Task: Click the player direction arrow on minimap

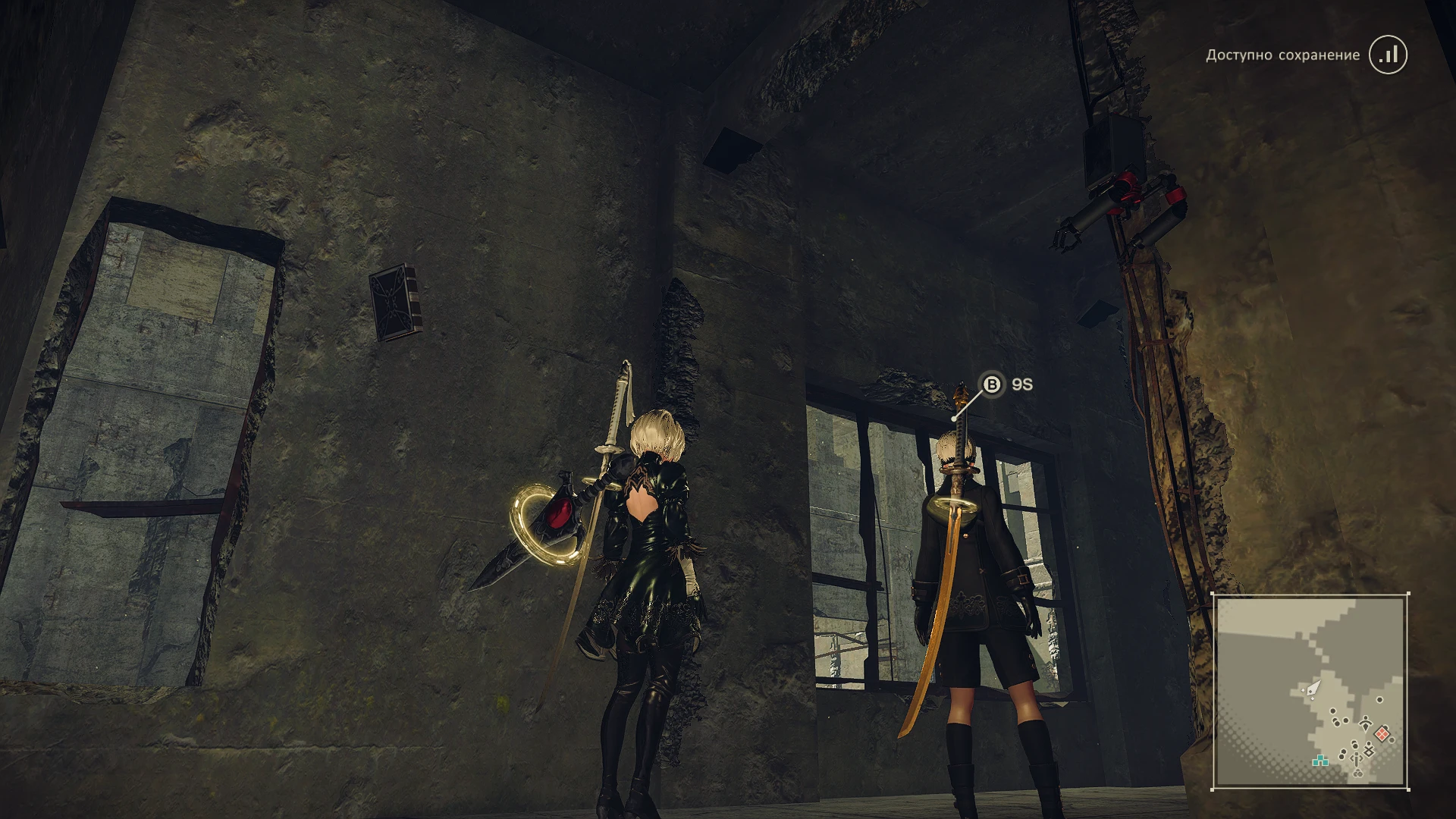Action: coord(1313,690)
